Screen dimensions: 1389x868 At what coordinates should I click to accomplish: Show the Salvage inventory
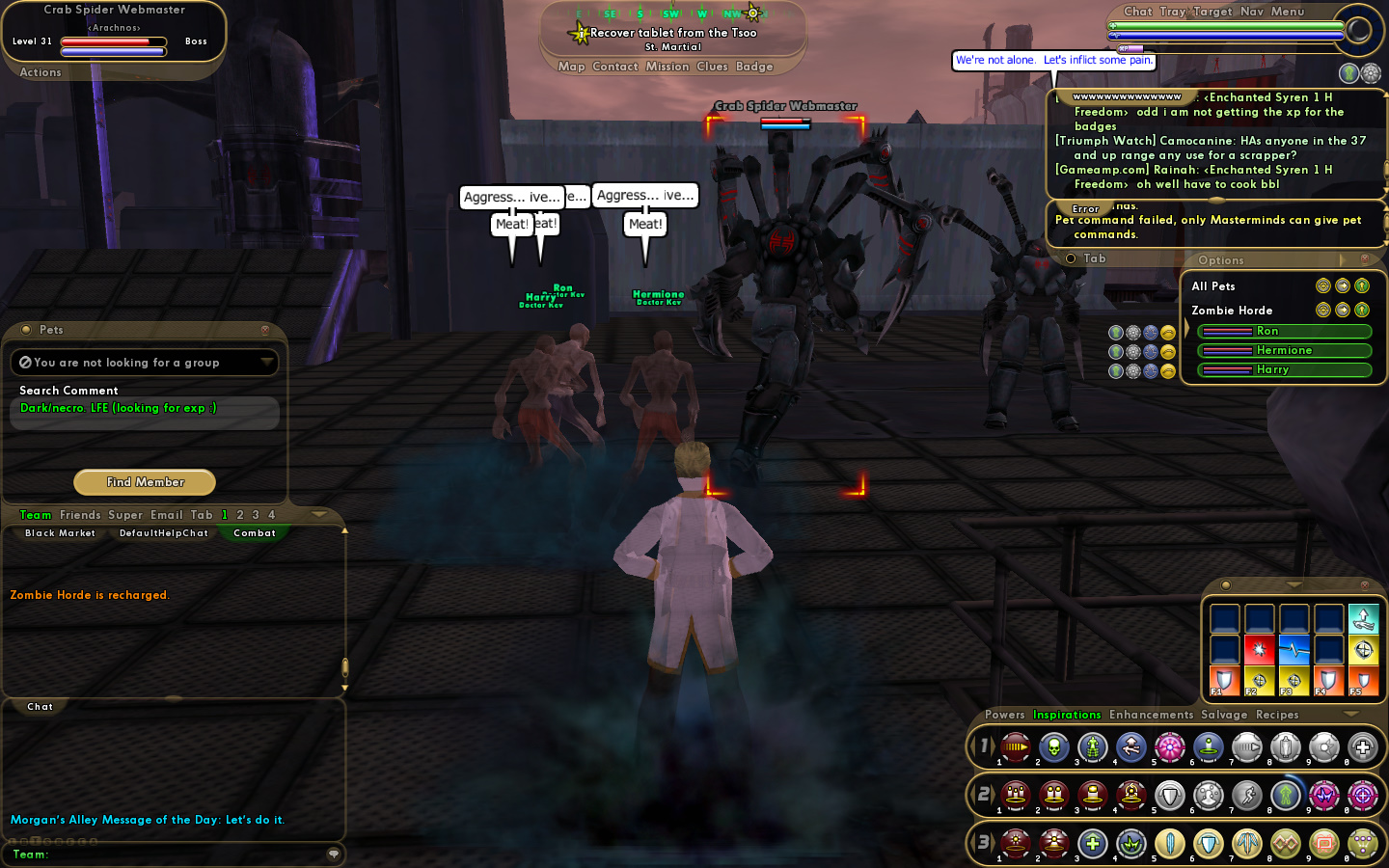coord(1224,715)
